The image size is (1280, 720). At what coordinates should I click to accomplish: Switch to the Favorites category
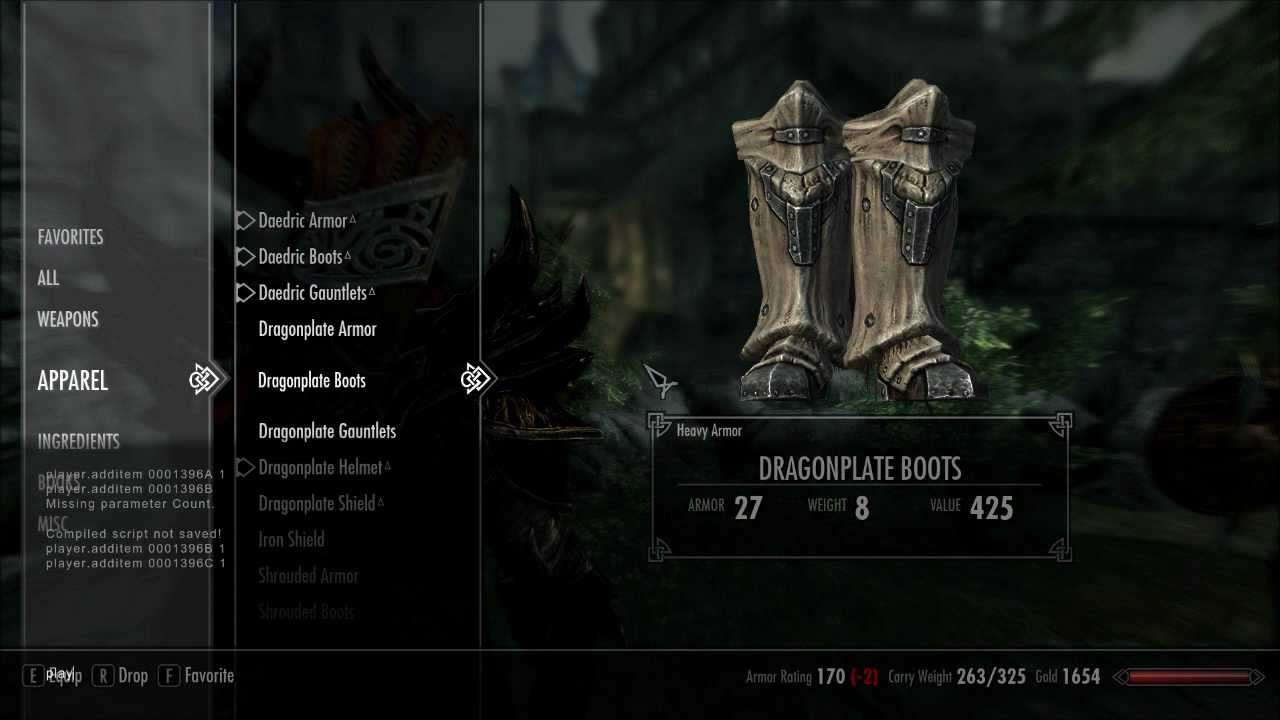[70, 237]
